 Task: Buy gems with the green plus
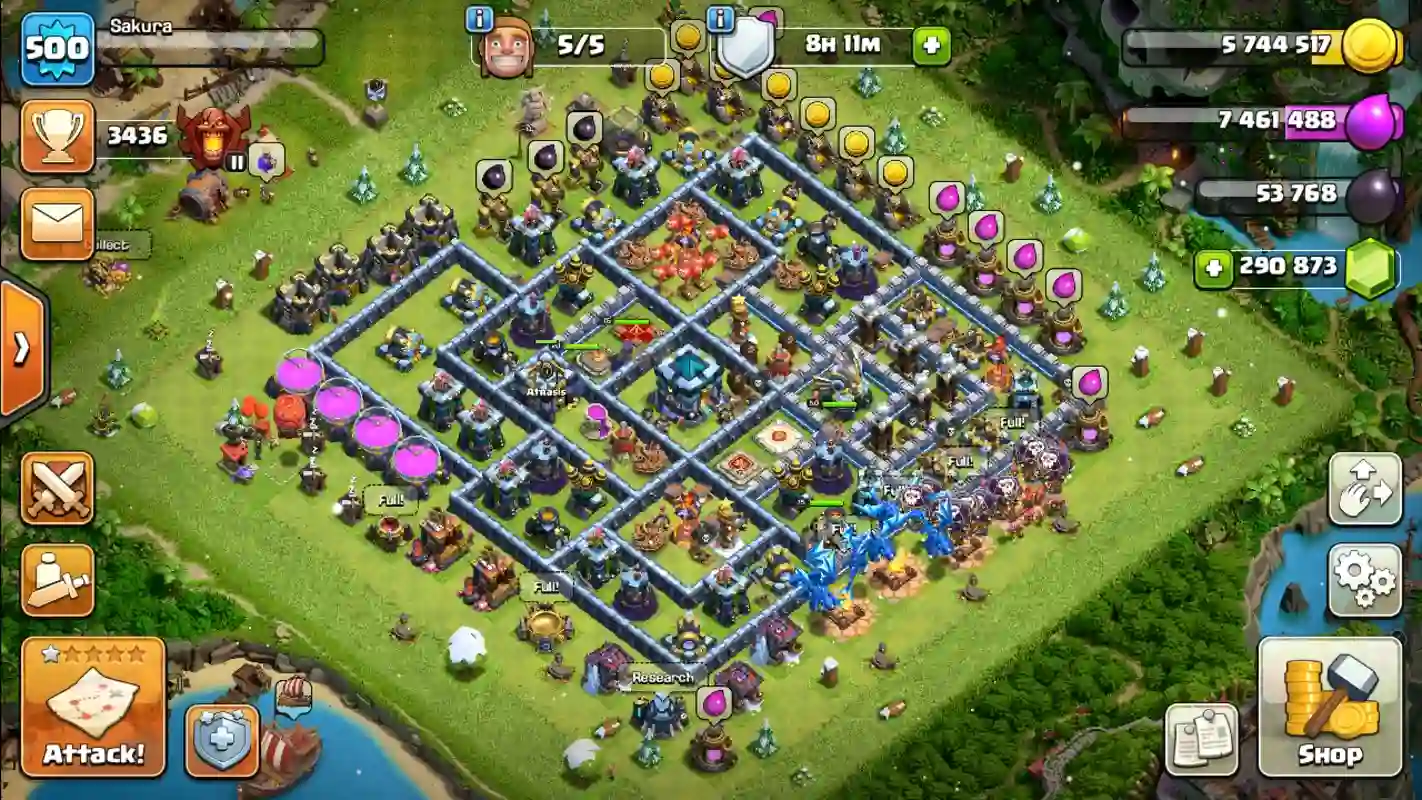(x=1213, y=267)
